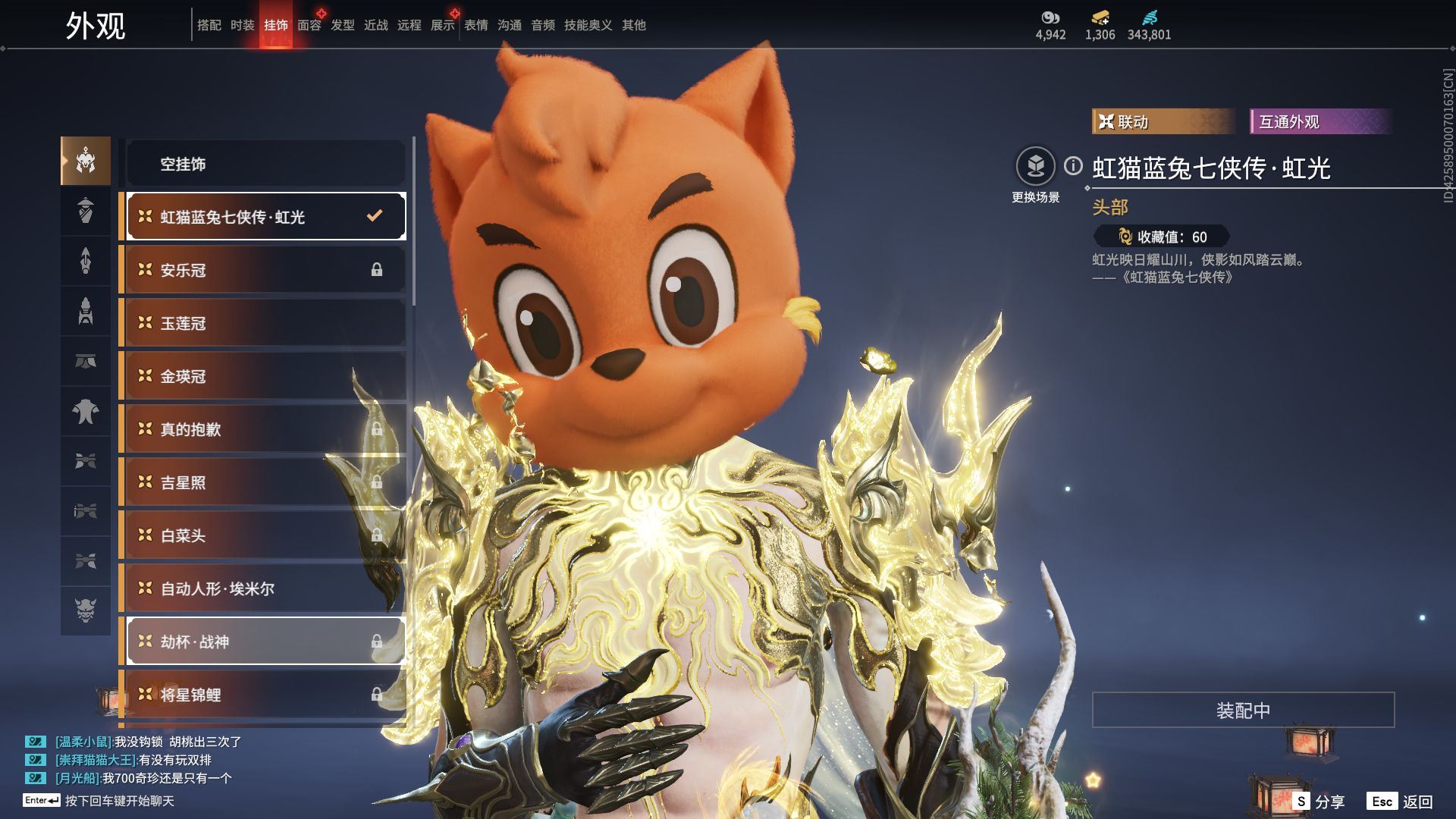Click the 装配中 equip button

(1243, 710)
